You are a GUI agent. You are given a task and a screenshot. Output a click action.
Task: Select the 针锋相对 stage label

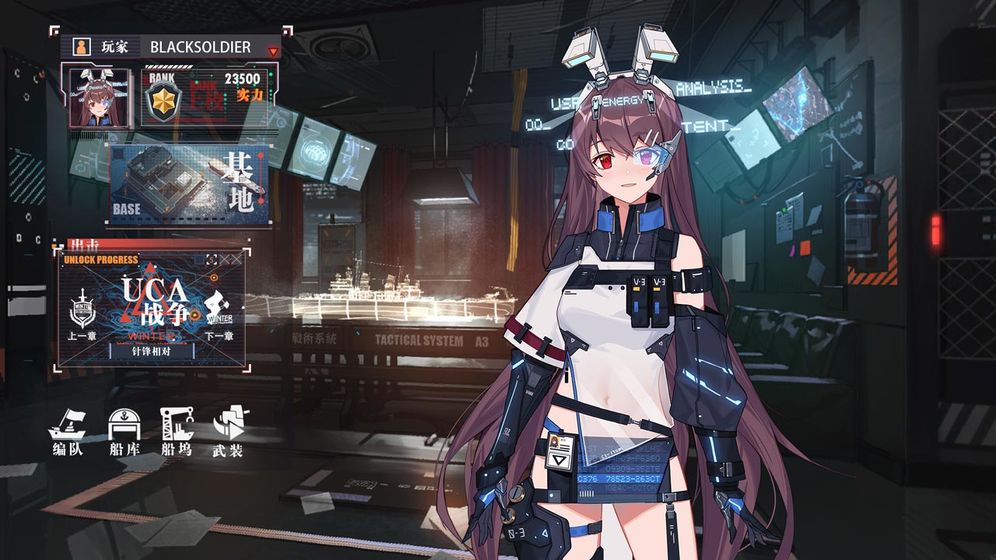150,351
